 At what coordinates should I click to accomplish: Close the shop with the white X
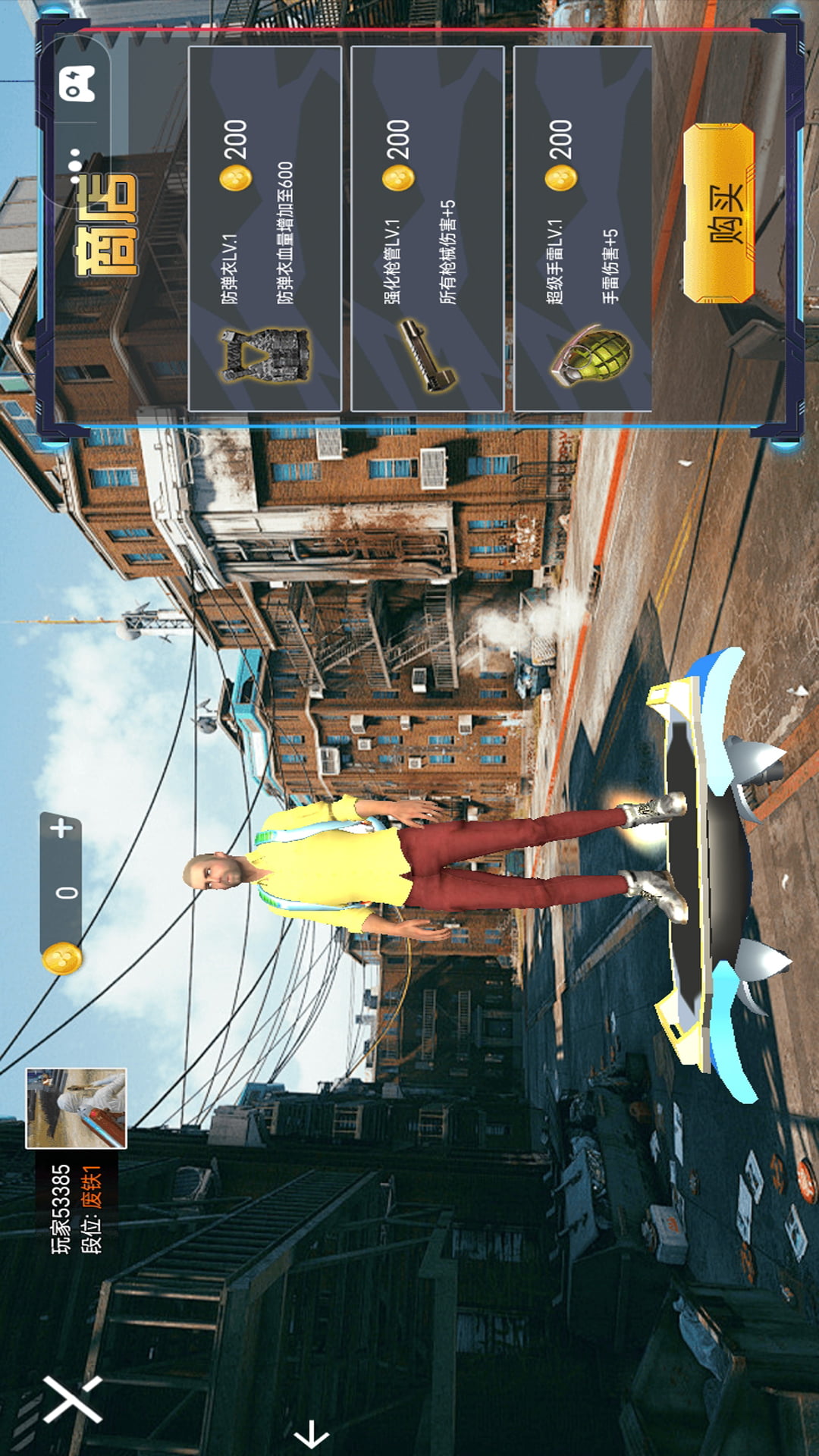point(72,1398)
